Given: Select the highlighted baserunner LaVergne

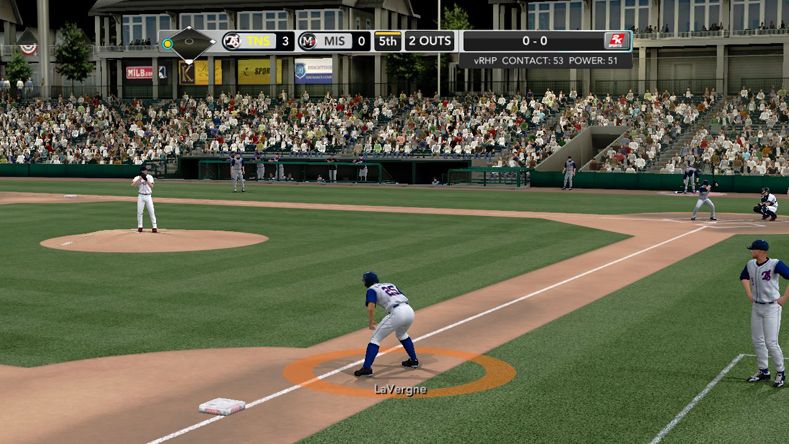Looking at the screenshot, I should point(390,322).
